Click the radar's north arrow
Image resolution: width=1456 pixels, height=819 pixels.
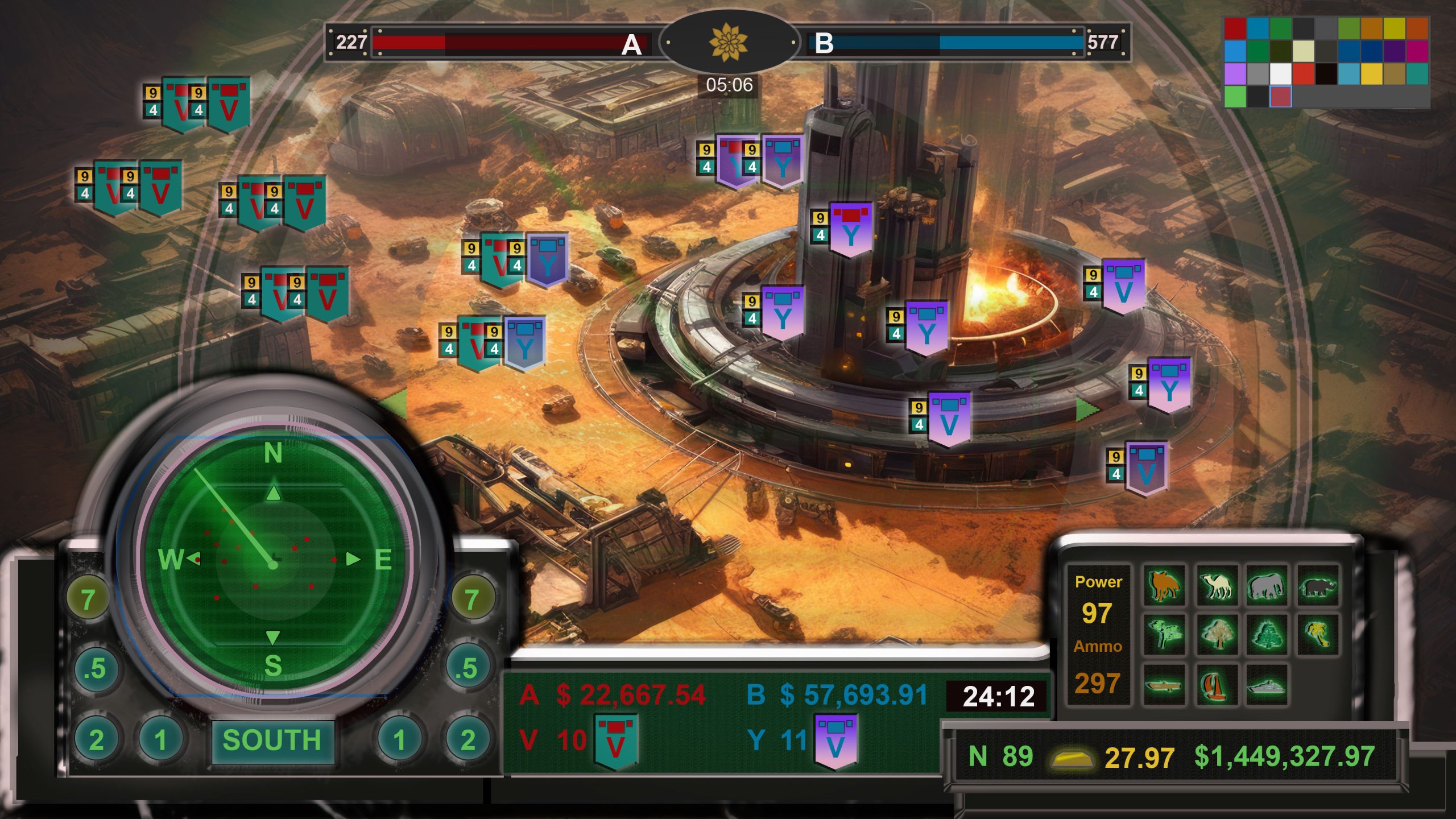274,493
